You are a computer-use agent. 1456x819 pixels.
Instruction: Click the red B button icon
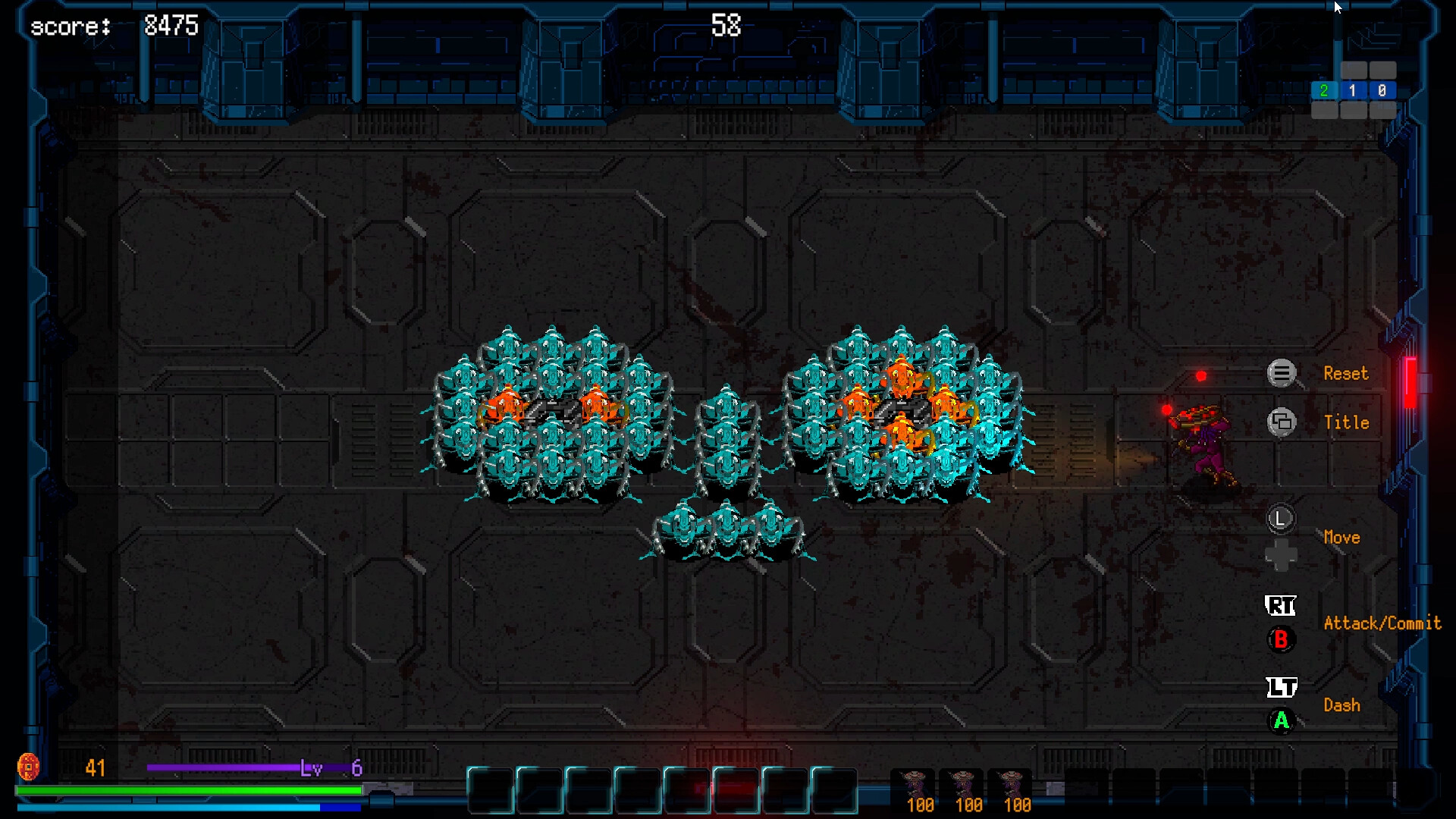[x=1280, y=639]
